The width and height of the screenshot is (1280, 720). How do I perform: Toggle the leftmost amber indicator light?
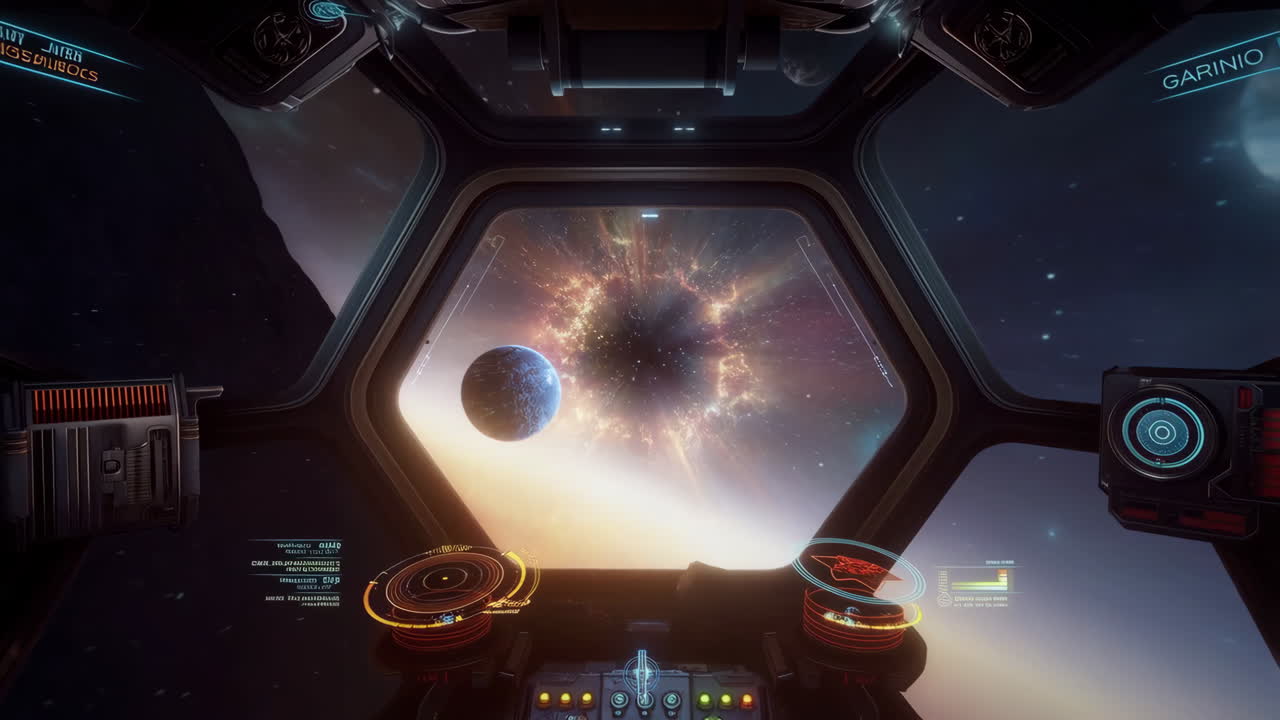click(544, 698)
